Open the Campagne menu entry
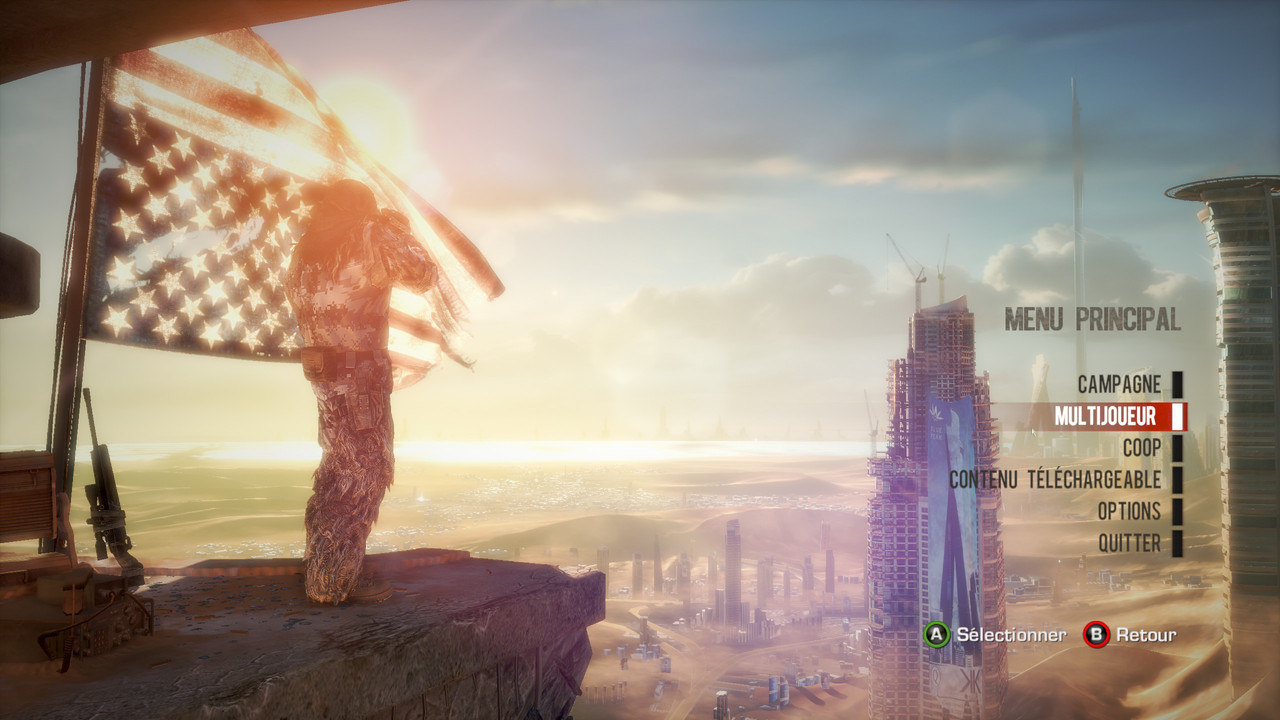 [1119, 384]
